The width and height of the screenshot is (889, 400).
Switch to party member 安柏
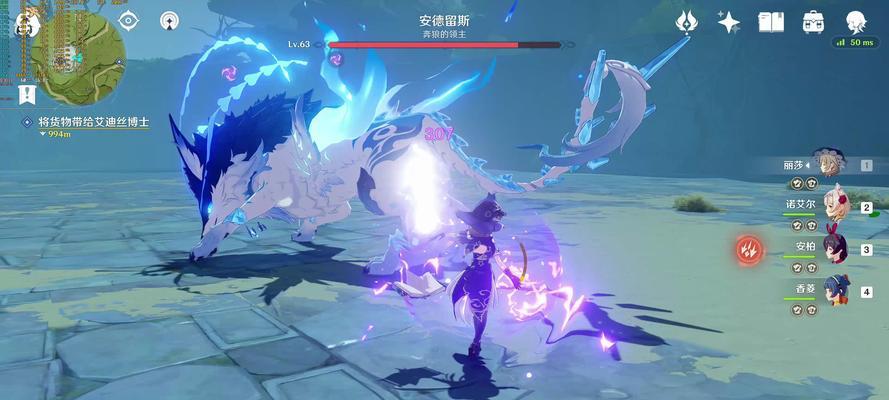(x=828, y=248)
